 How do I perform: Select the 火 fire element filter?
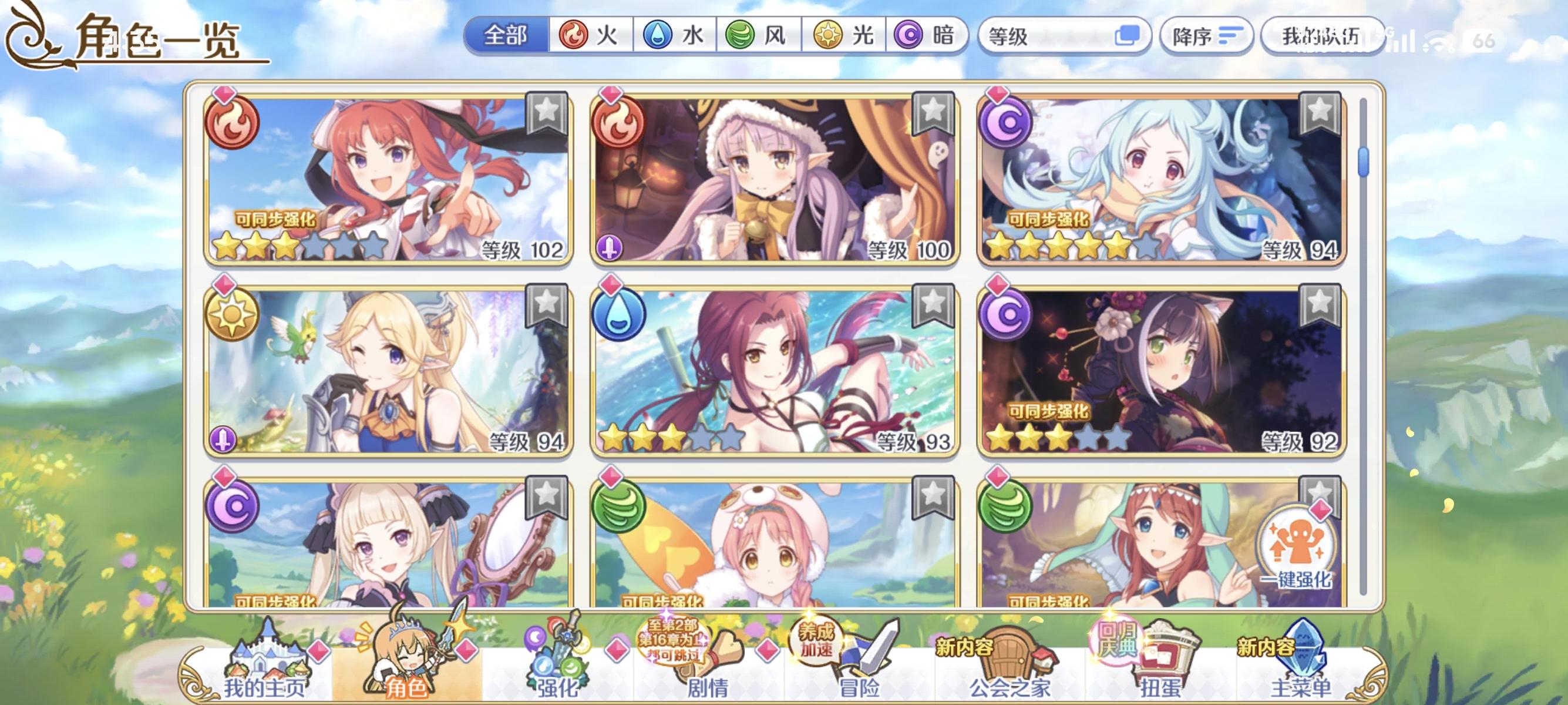pos(589,36)
